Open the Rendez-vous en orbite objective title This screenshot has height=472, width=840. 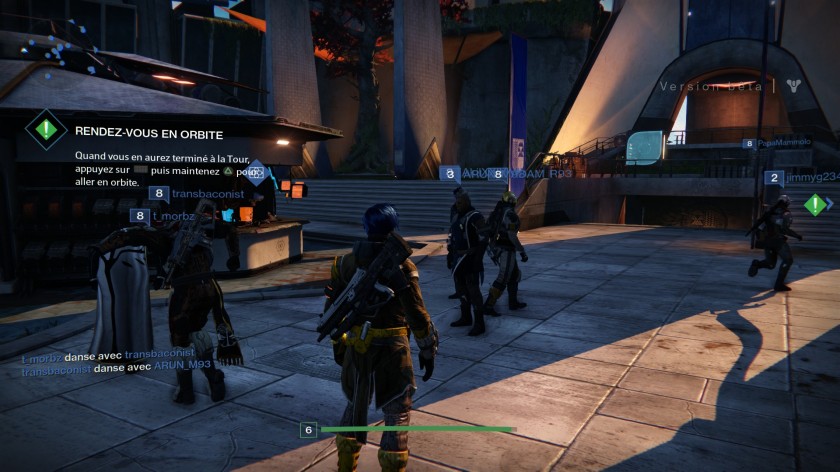pos(149,132)
